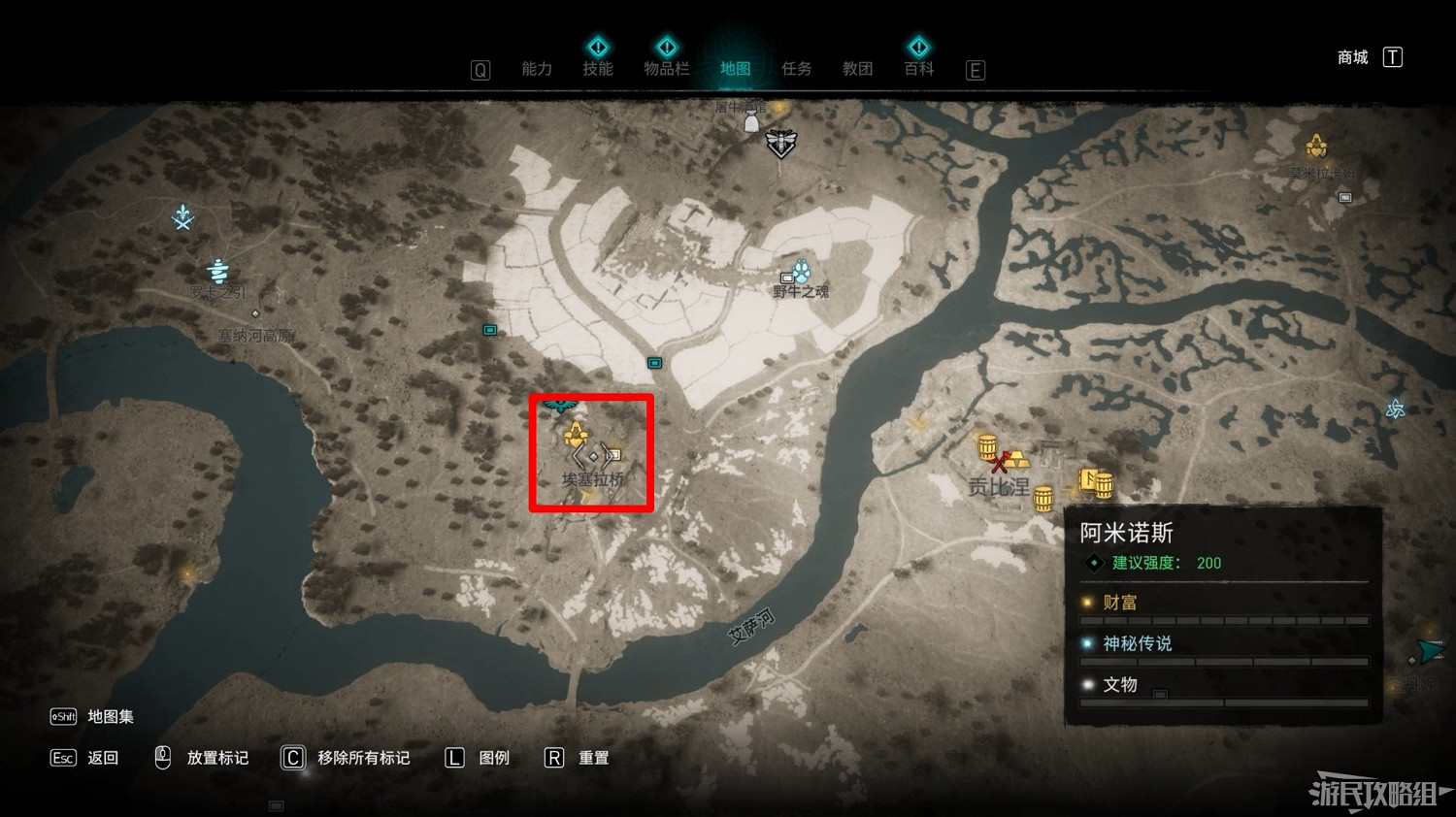
Task: Open the 百科 section
Action: [917, 68]
